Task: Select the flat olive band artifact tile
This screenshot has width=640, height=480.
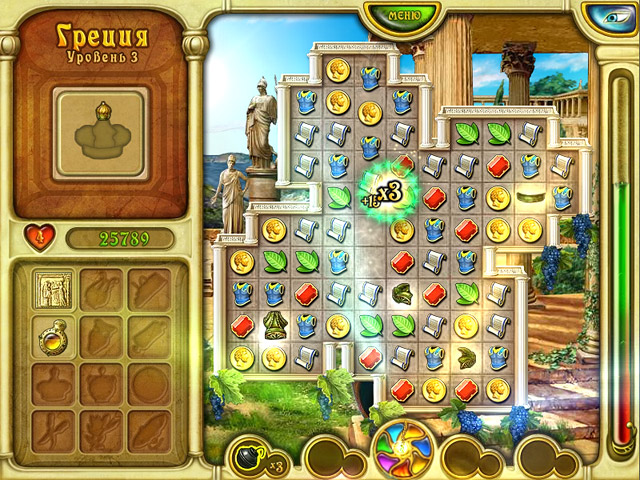Action: tap(530, 197)
